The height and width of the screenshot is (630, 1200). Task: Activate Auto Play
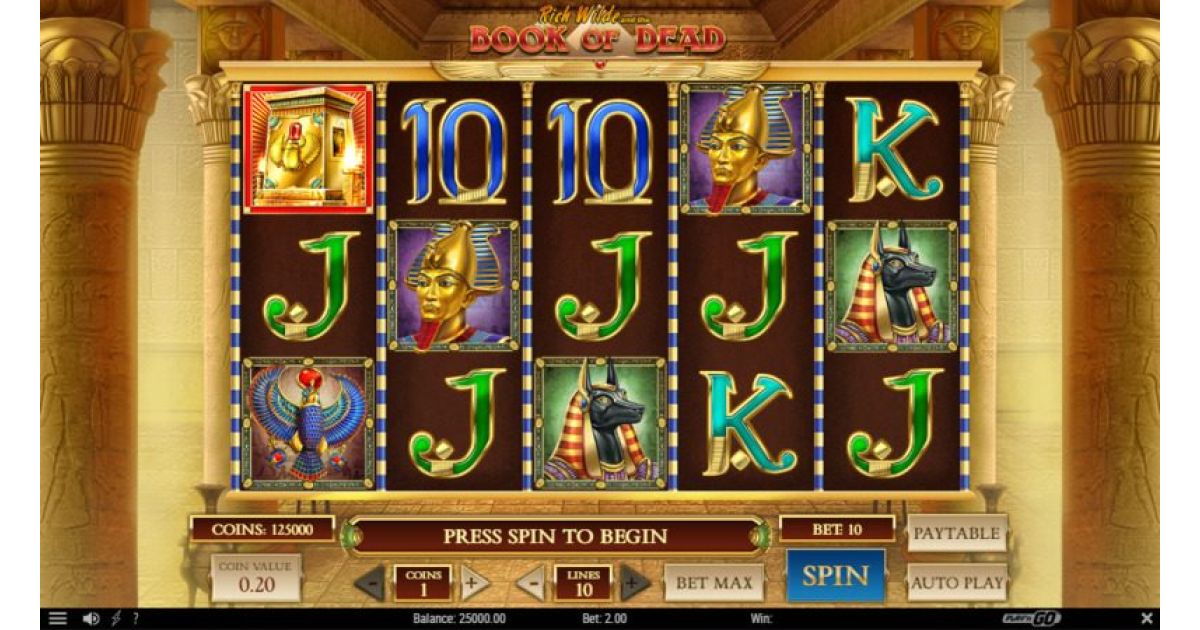pyautogui.click(x=956, y=582)
